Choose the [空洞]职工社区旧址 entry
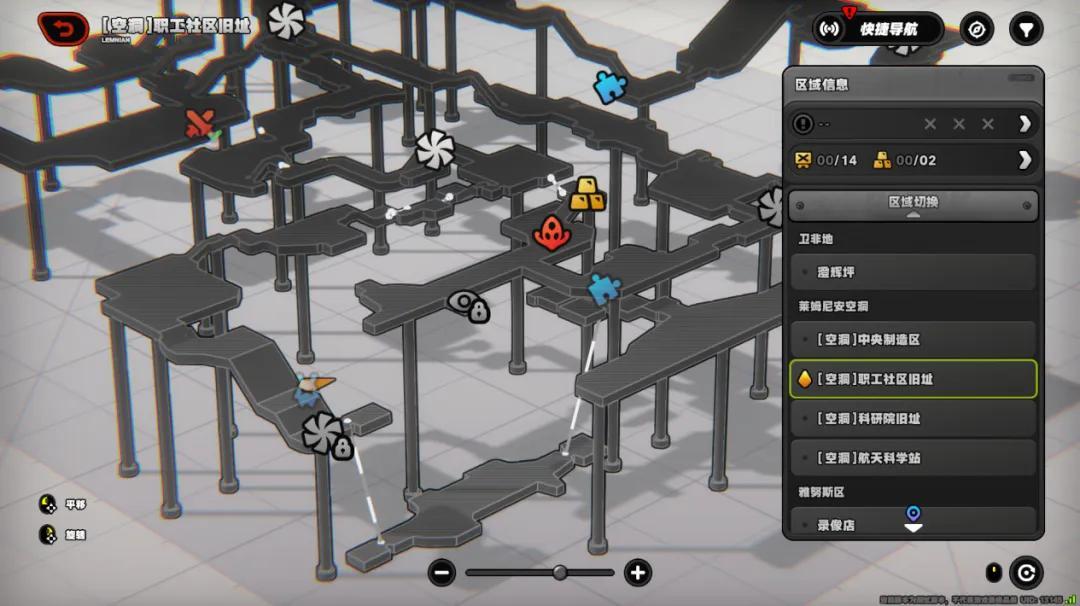This screenshot has height=606, width=1080. (x=913, y=379)
